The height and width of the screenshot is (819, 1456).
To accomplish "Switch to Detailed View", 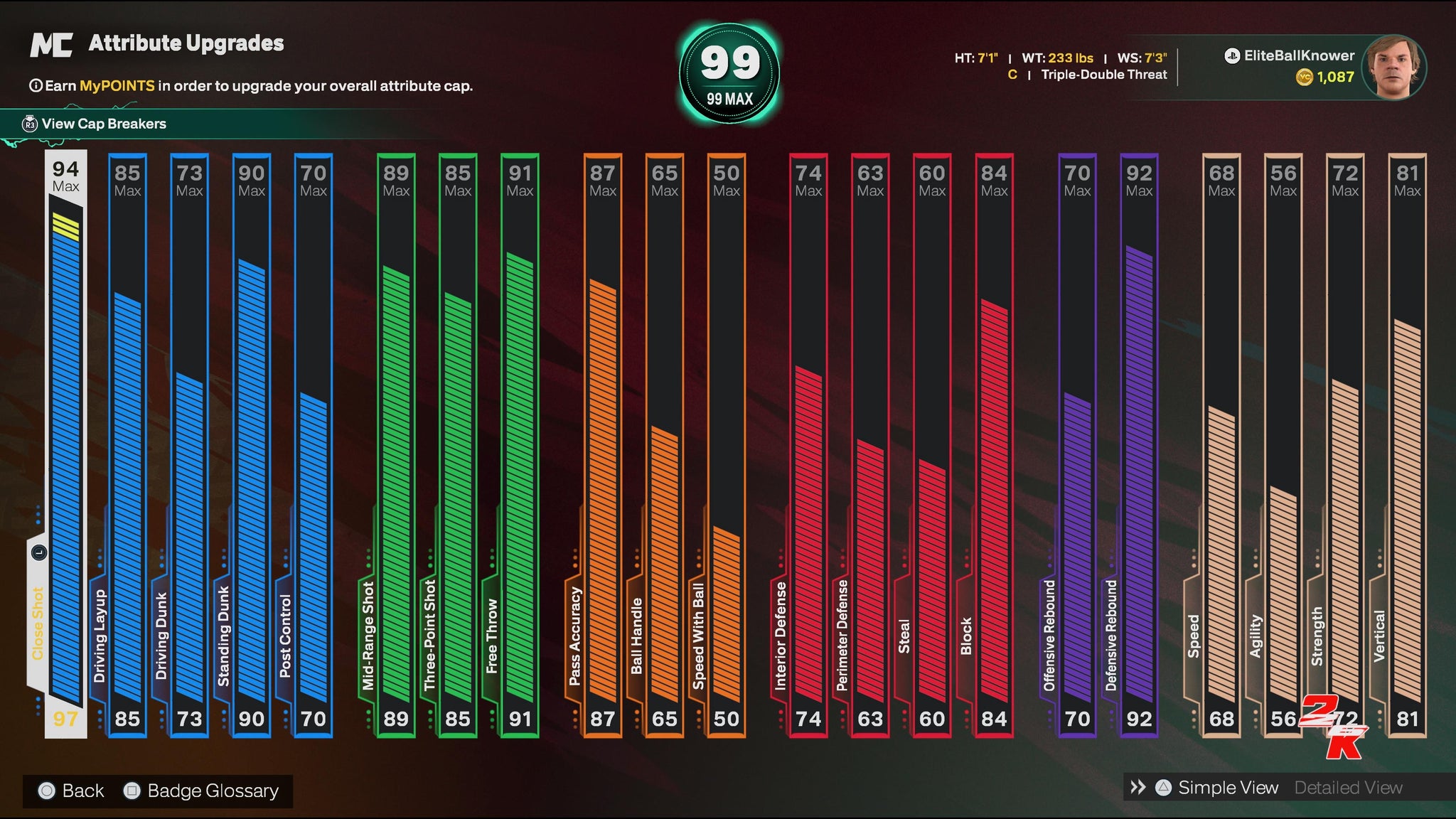I will pos(1348,788).
